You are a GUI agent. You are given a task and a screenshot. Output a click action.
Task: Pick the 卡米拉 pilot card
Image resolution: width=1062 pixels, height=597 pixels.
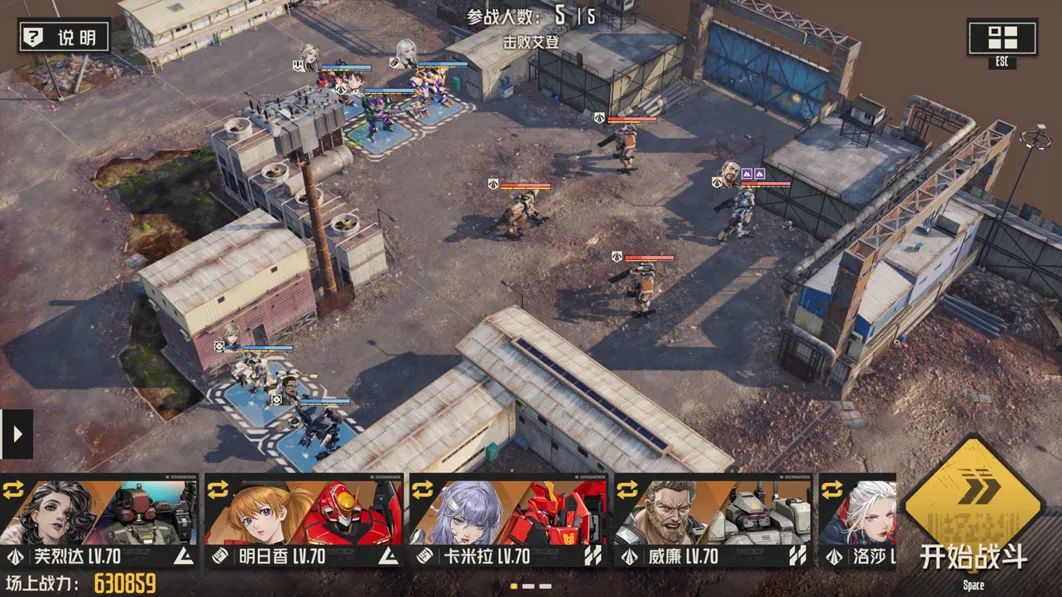pyautogui.click(x=508, y=520)
